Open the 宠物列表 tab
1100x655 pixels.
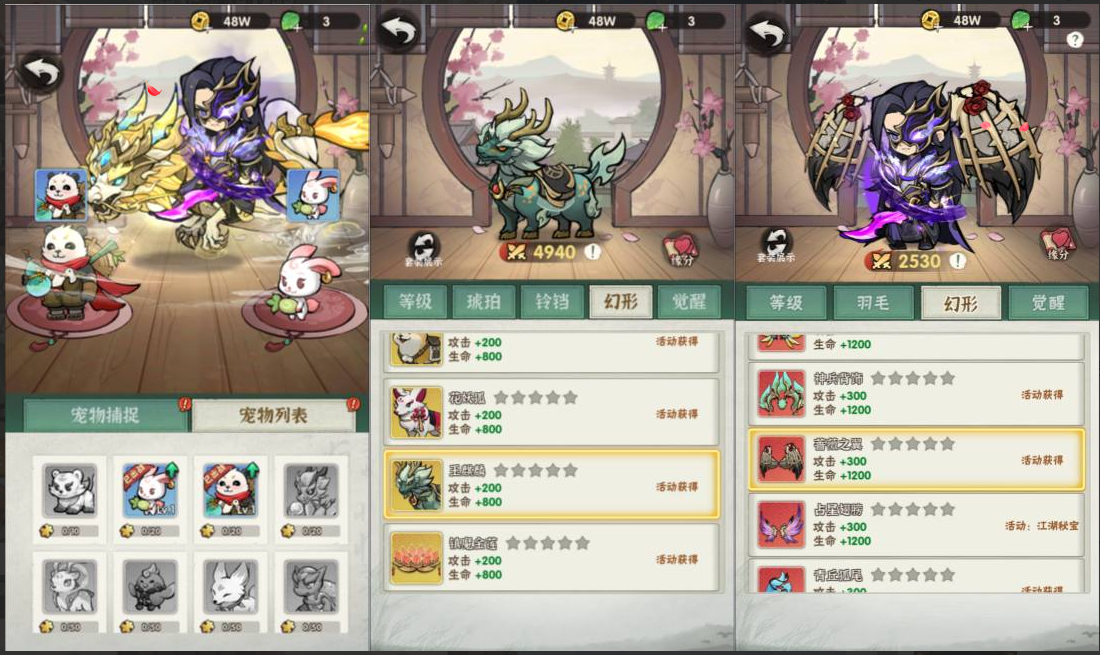coord(273,416)
